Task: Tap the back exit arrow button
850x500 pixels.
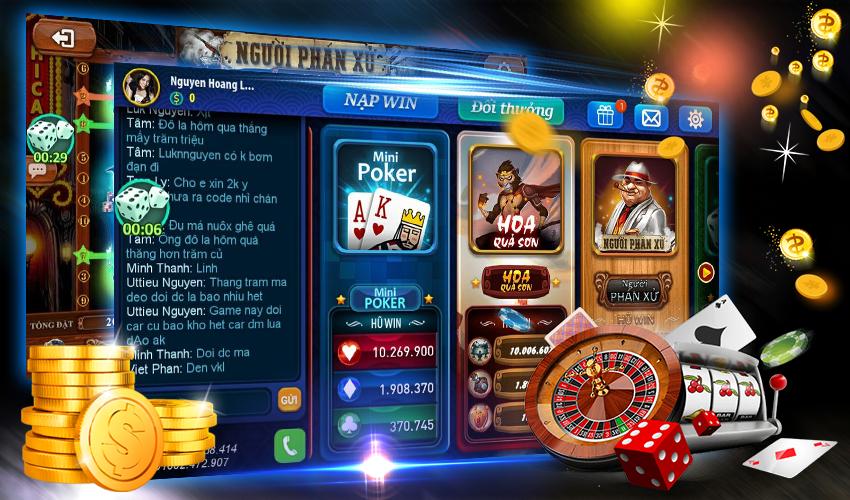Action: (63, 38)
